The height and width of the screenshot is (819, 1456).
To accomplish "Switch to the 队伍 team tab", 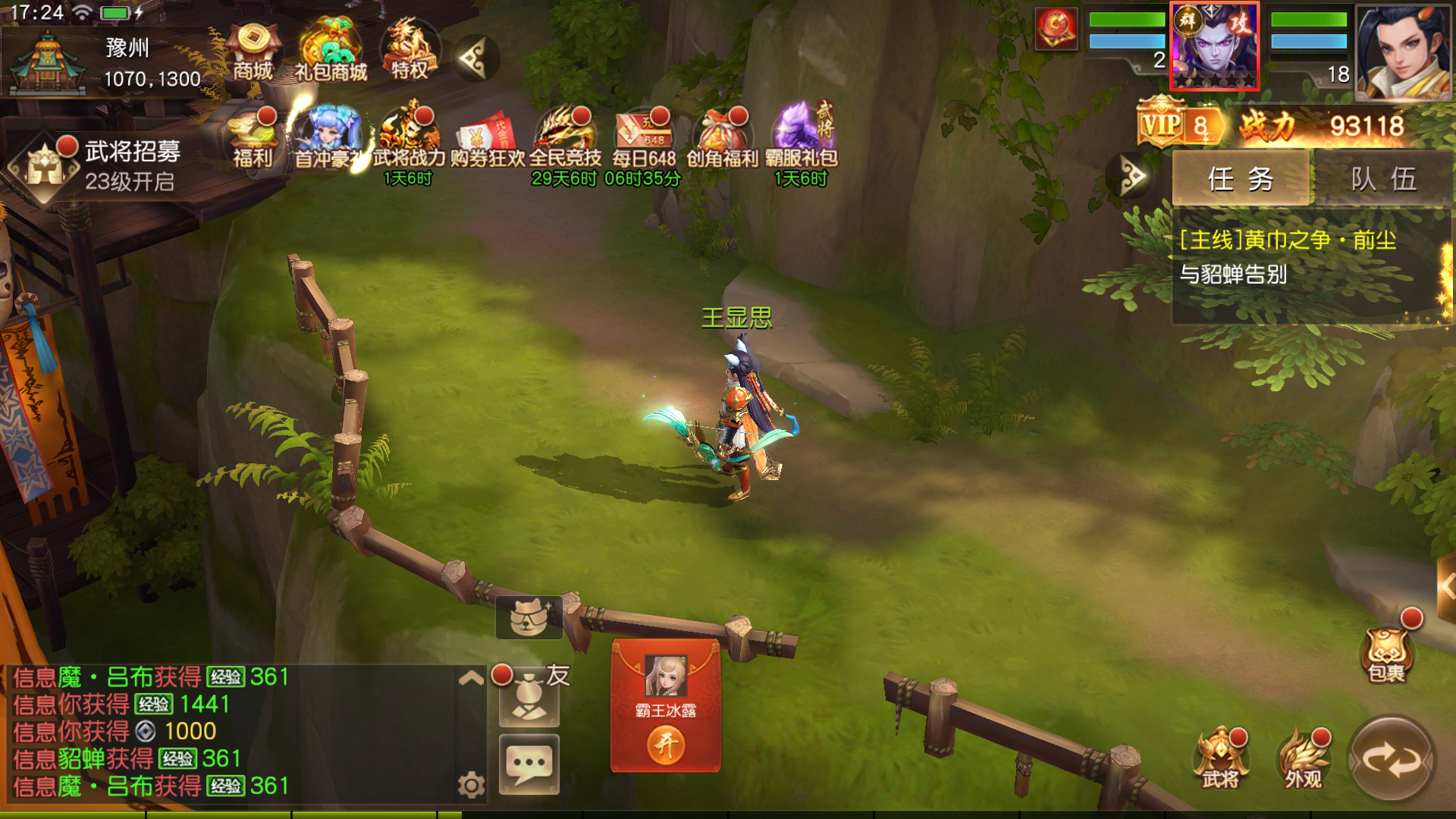I will pyautogui.click(x=1383, y=179).
